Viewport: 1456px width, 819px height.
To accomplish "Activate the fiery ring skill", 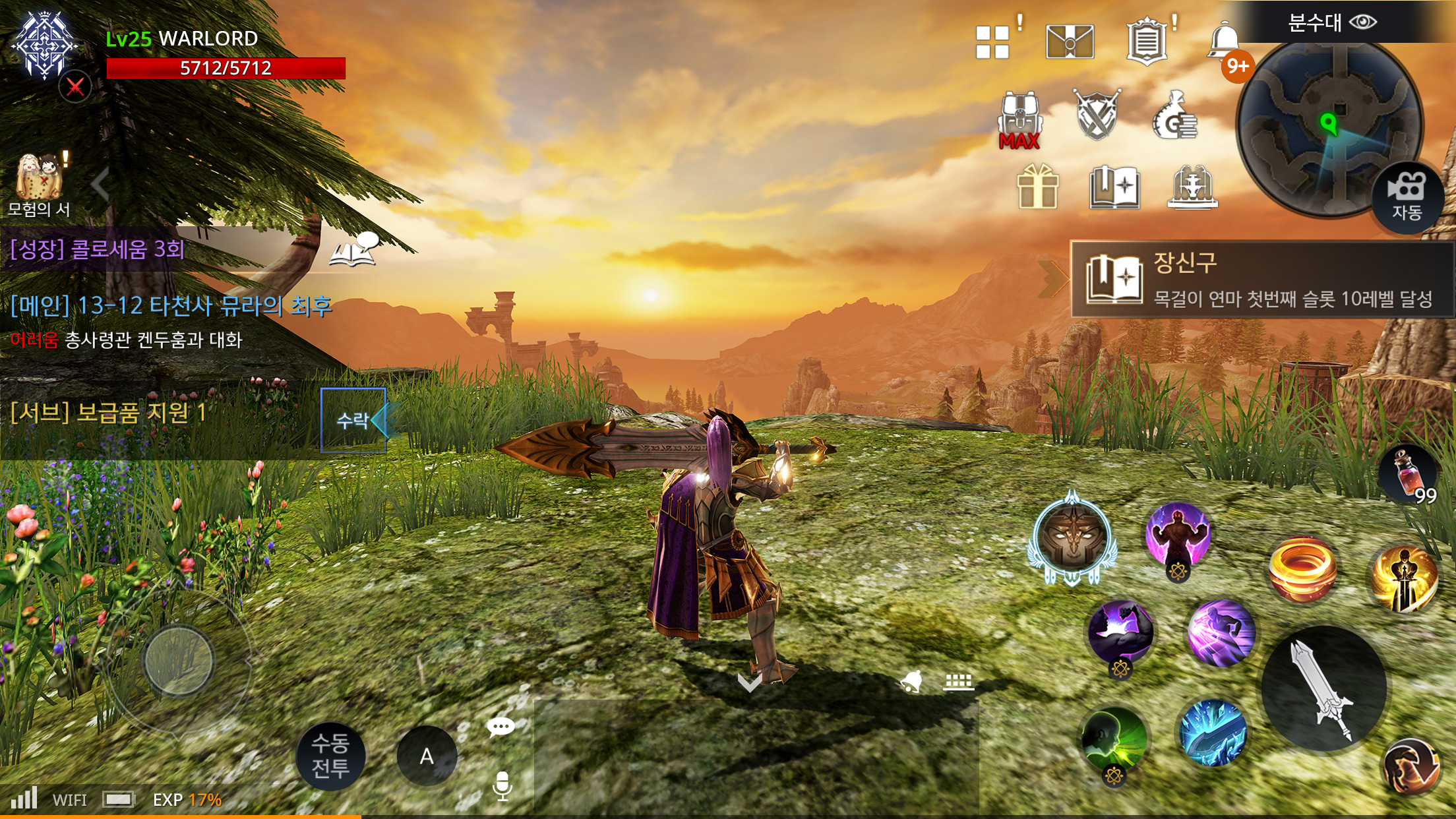I will coord(1302,570).
